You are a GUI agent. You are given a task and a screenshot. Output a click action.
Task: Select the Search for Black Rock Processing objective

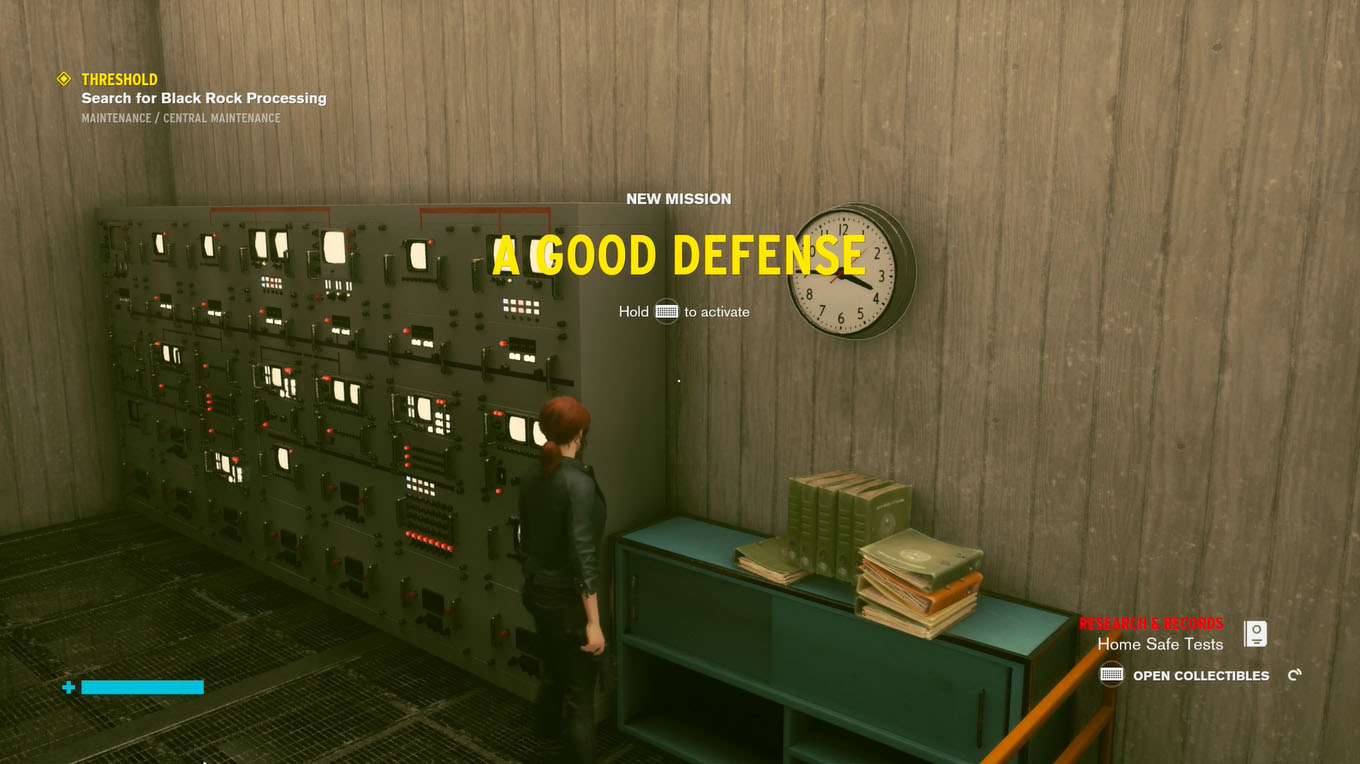point(203,98)
